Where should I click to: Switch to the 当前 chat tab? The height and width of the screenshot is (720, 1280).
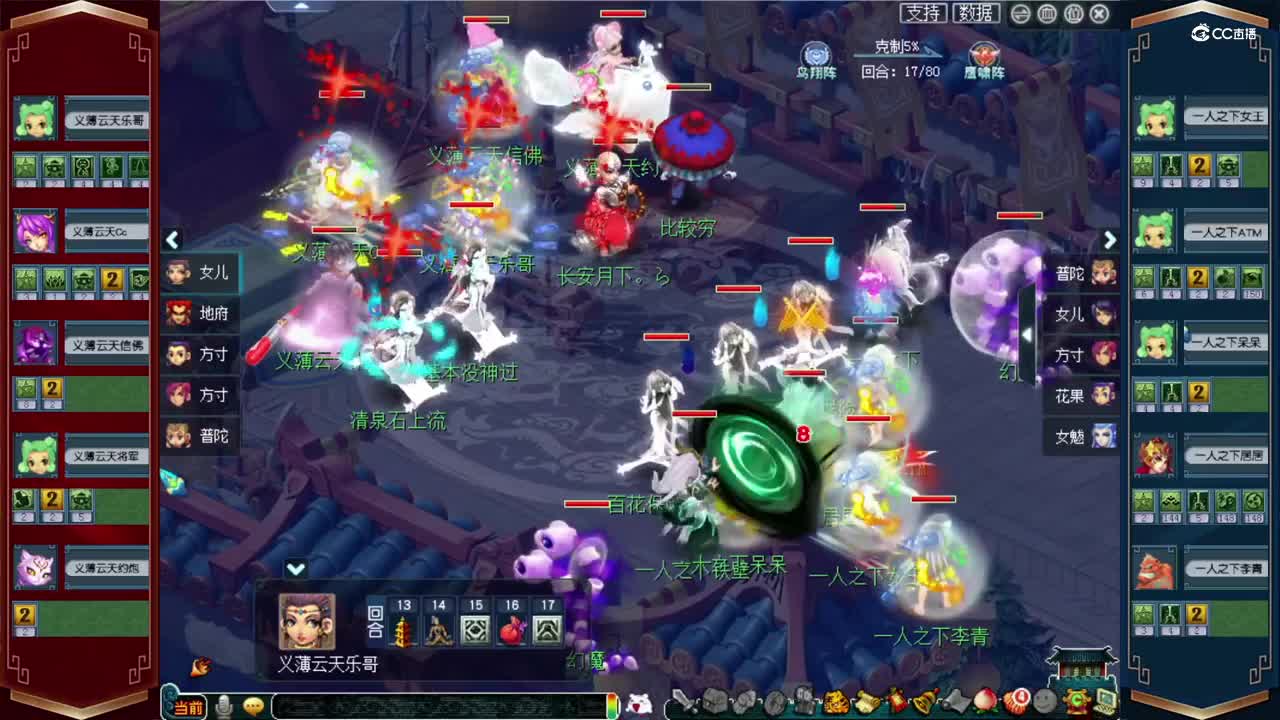pos(188,704)
